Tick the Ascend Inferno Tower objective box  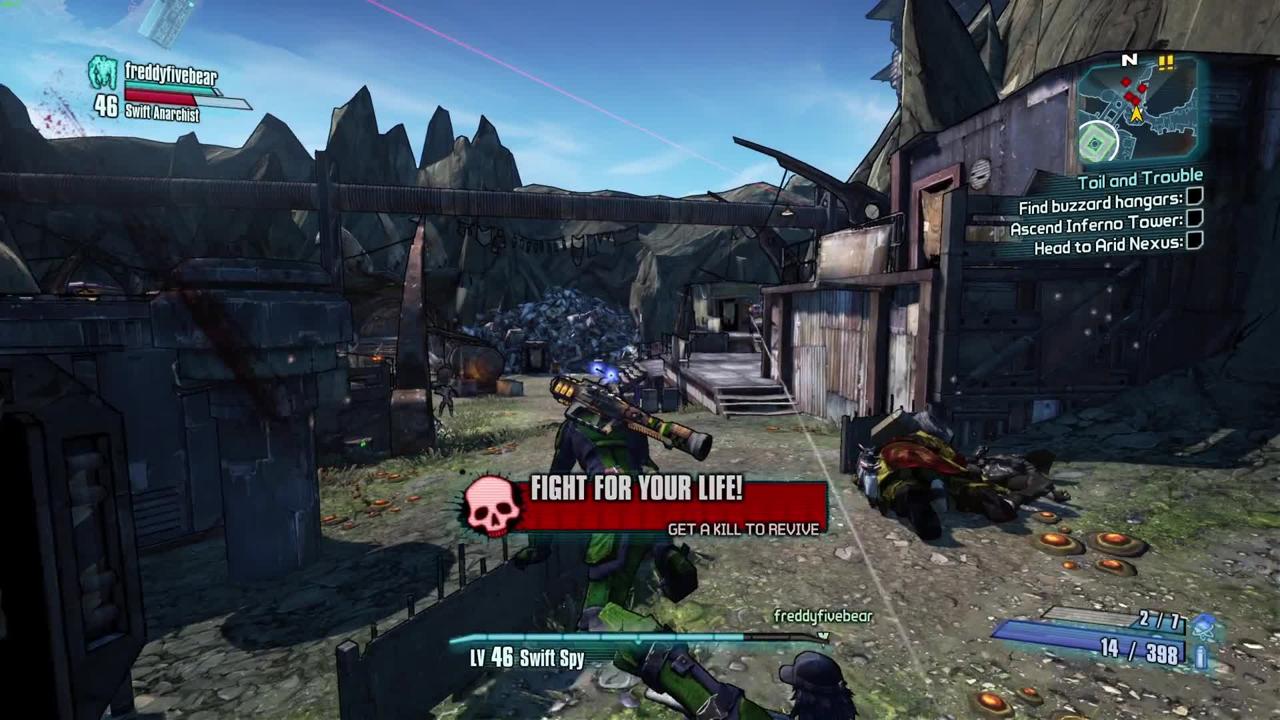click(1194, 218)
